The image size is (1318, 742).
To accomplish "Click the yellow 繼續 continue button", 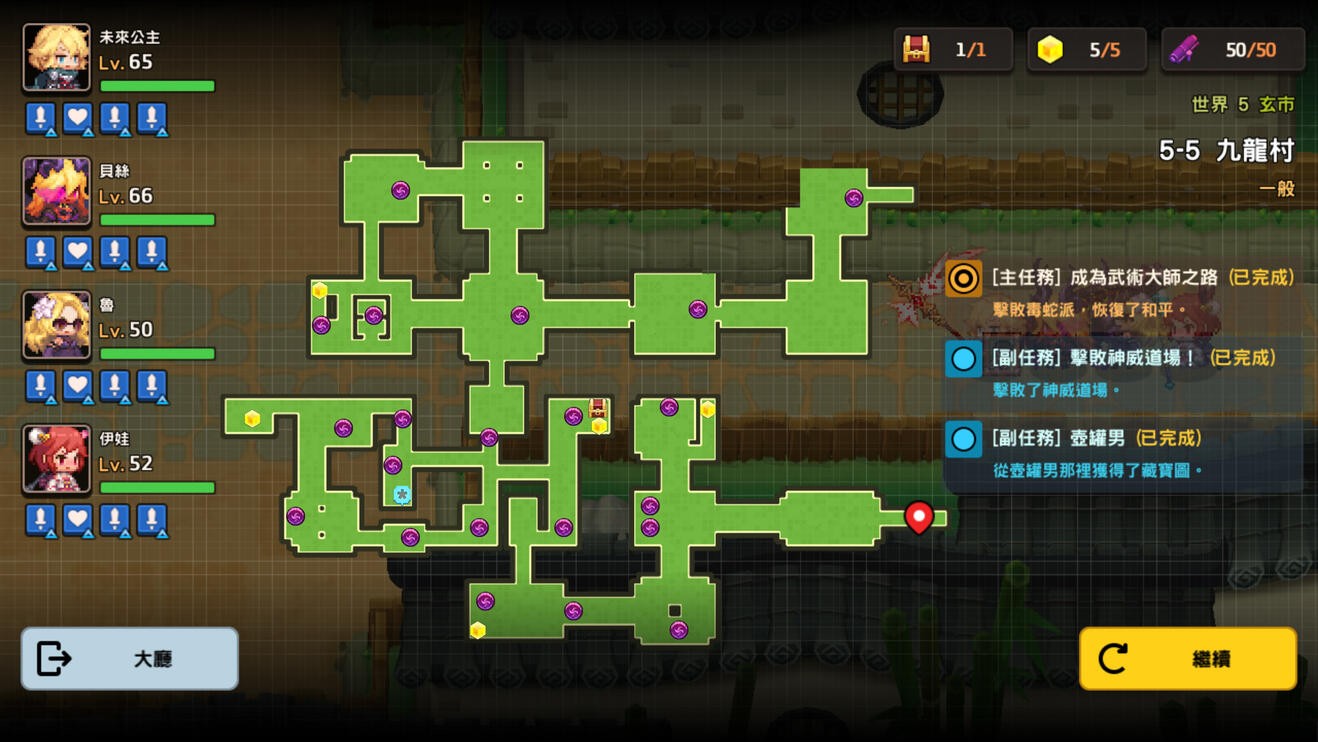I will (x=1188, y=659).
